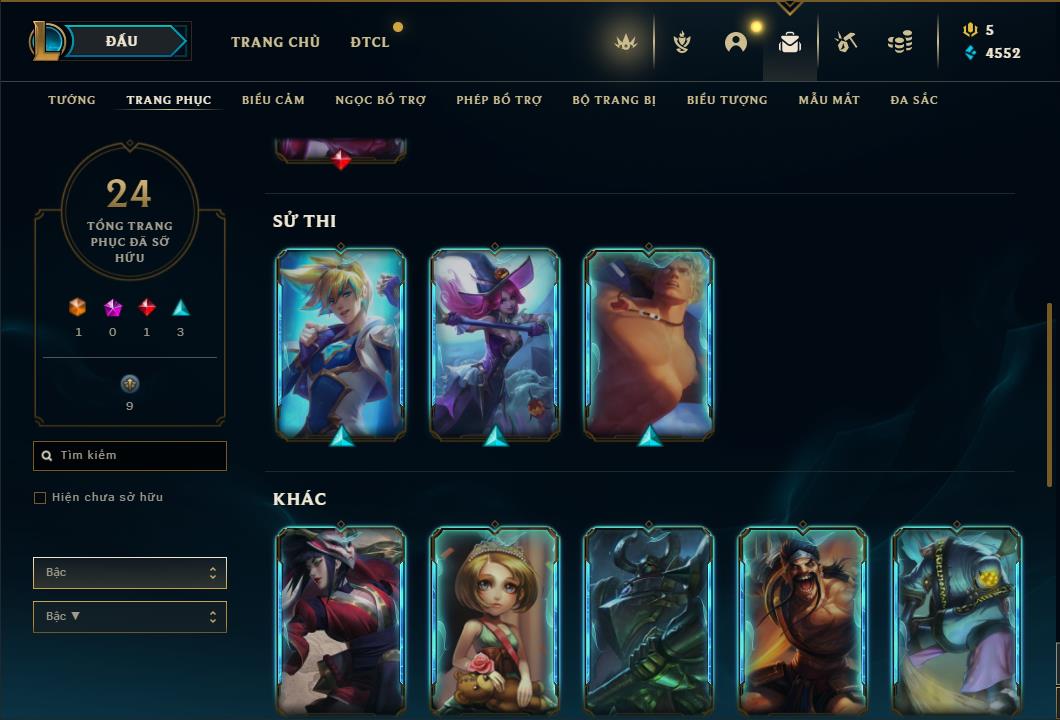This screenshot has width=1060, height=720.
Task: Open the profile icon in top bar
Action: coord(736,42)
